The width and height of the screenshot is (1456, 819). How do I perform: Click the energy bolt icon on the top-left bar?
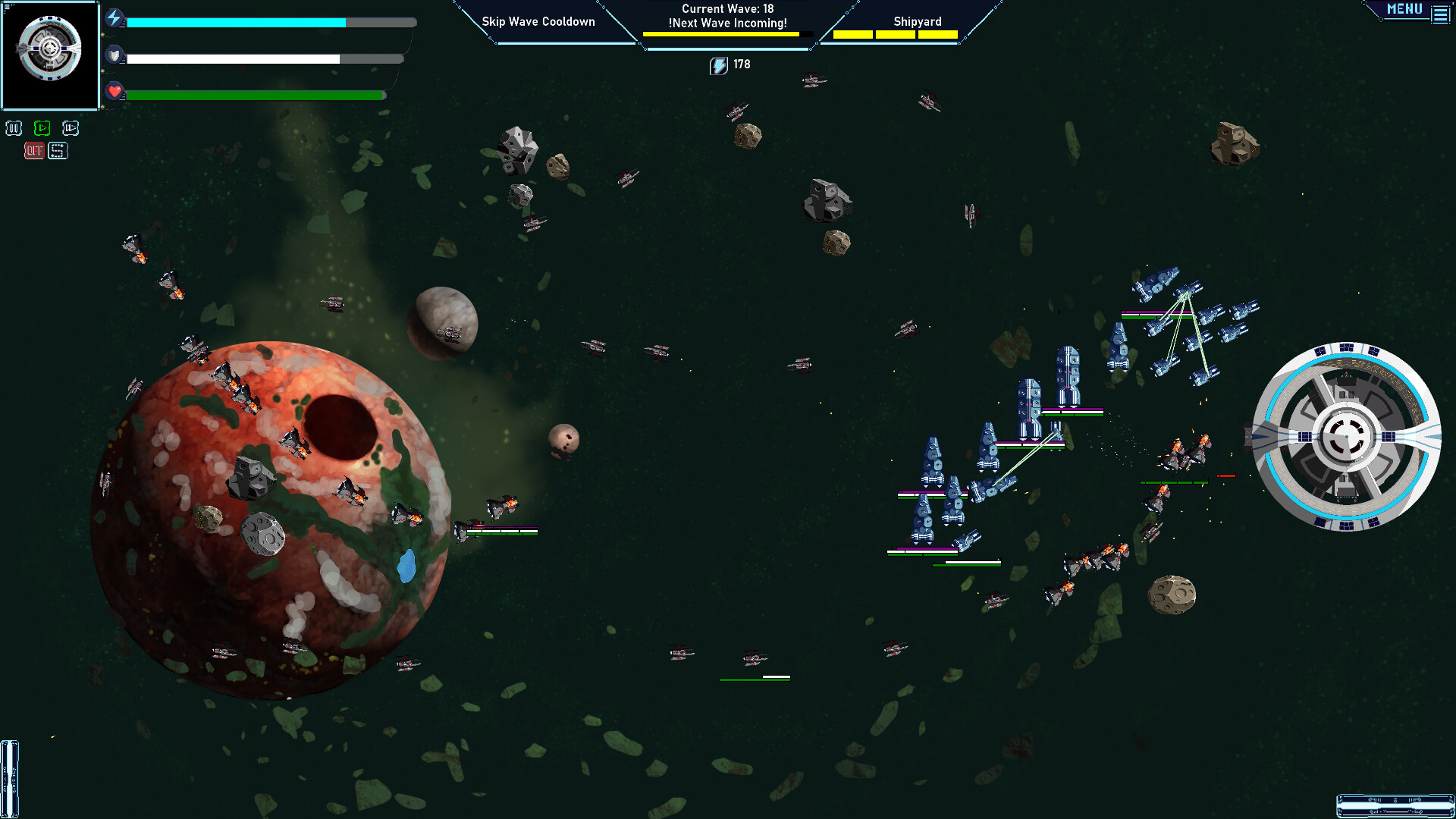coord(115,18)
